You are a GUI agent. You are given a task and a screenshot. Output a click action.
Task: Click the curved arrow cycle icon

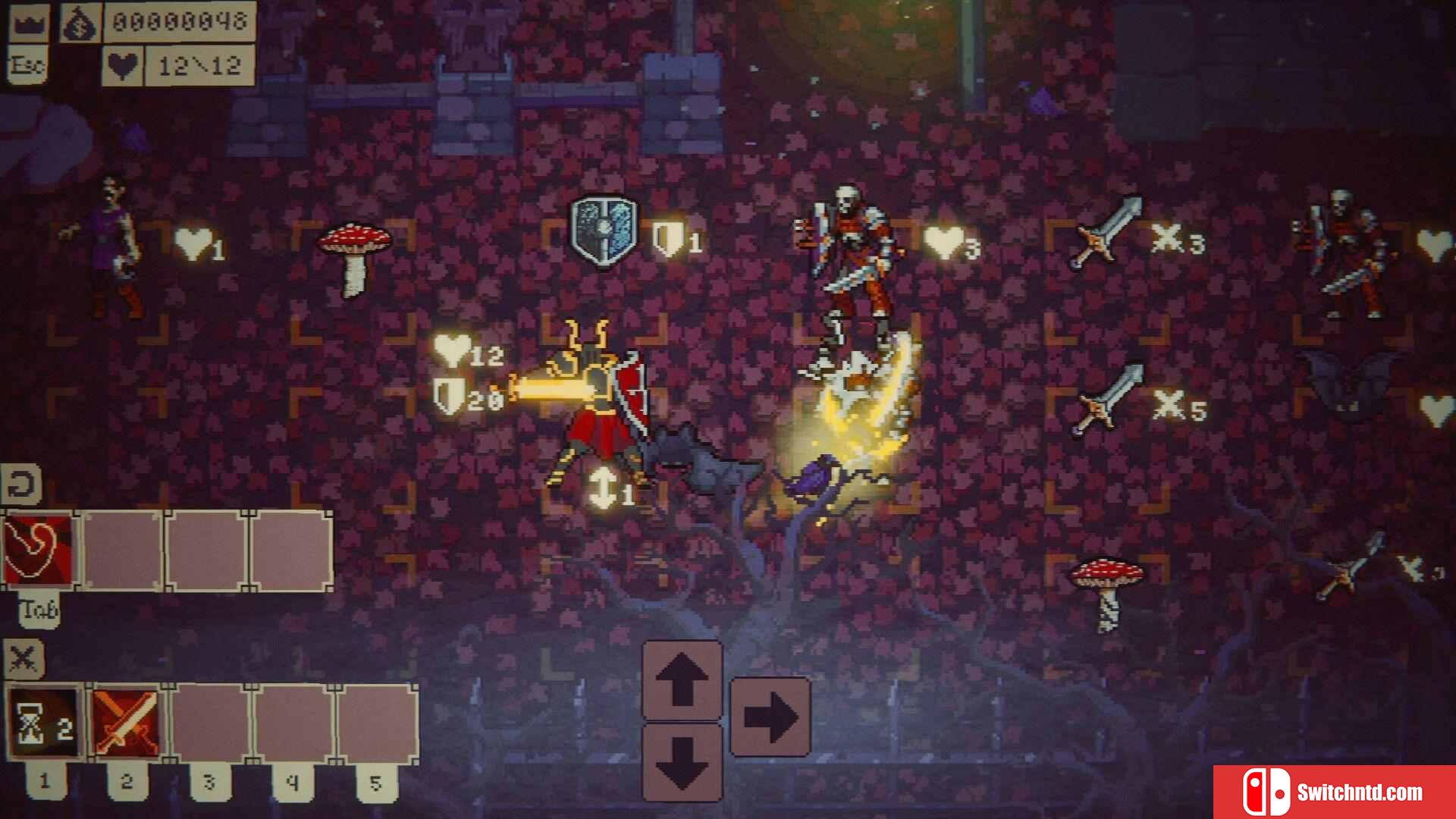pos(21,484)
